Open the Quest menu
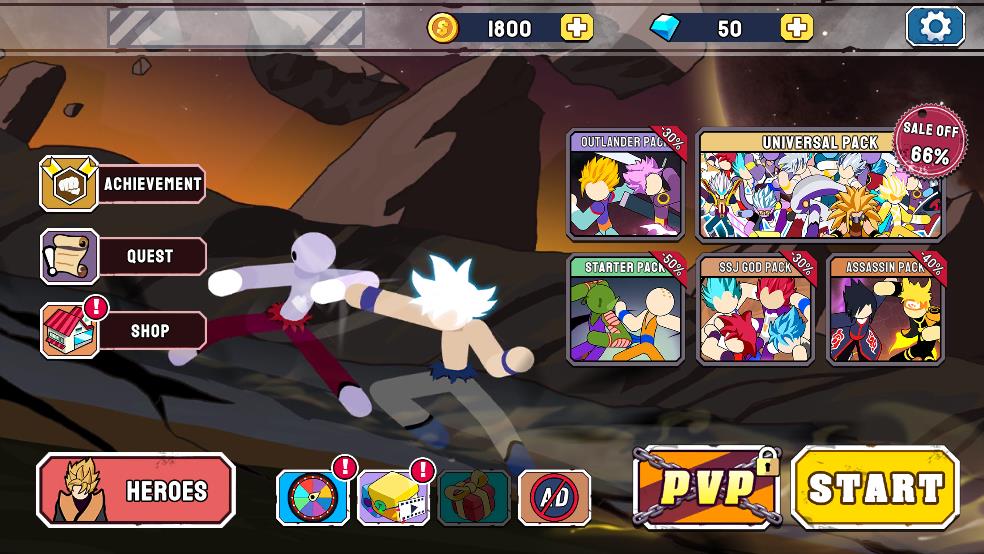Viewport: 984px width, 554px height. 122,257
